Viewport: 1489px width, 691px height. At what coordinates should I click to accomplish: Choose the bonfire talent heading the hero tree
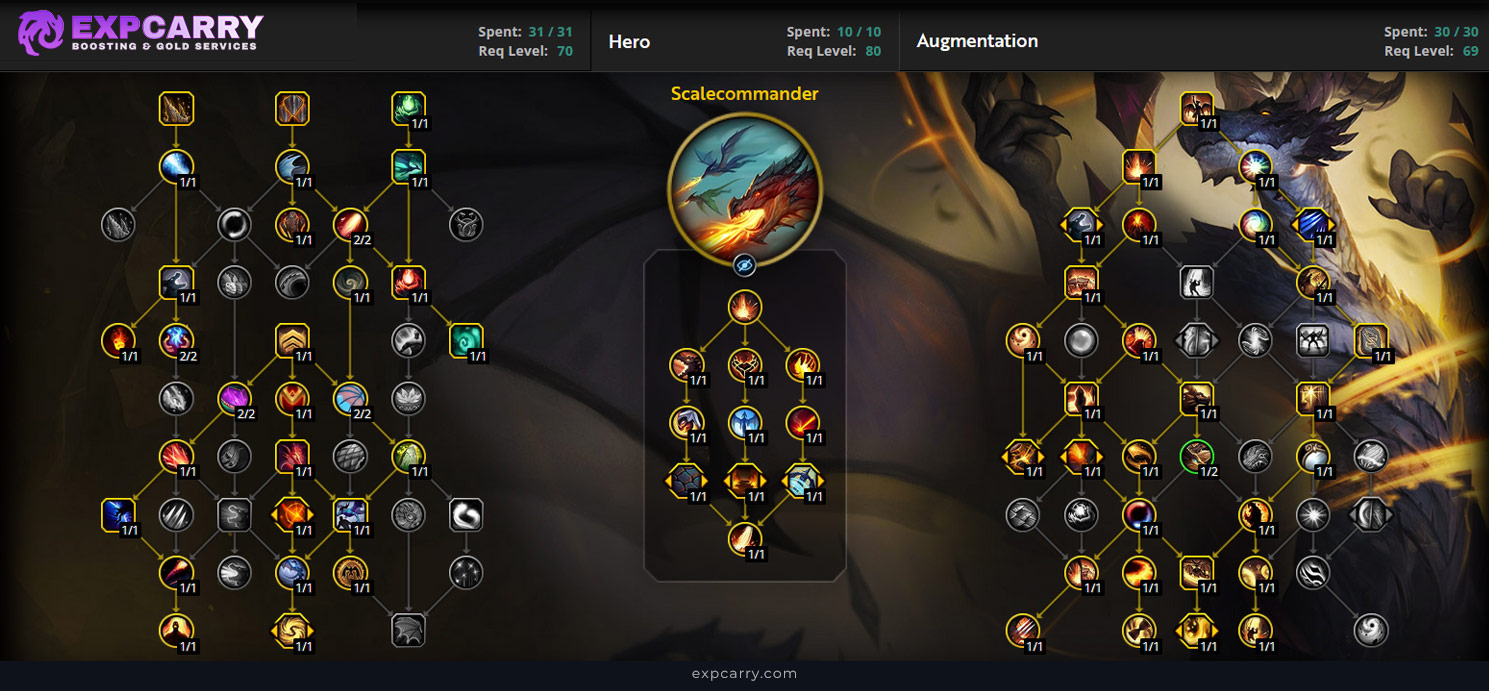(x=745, y=306)
